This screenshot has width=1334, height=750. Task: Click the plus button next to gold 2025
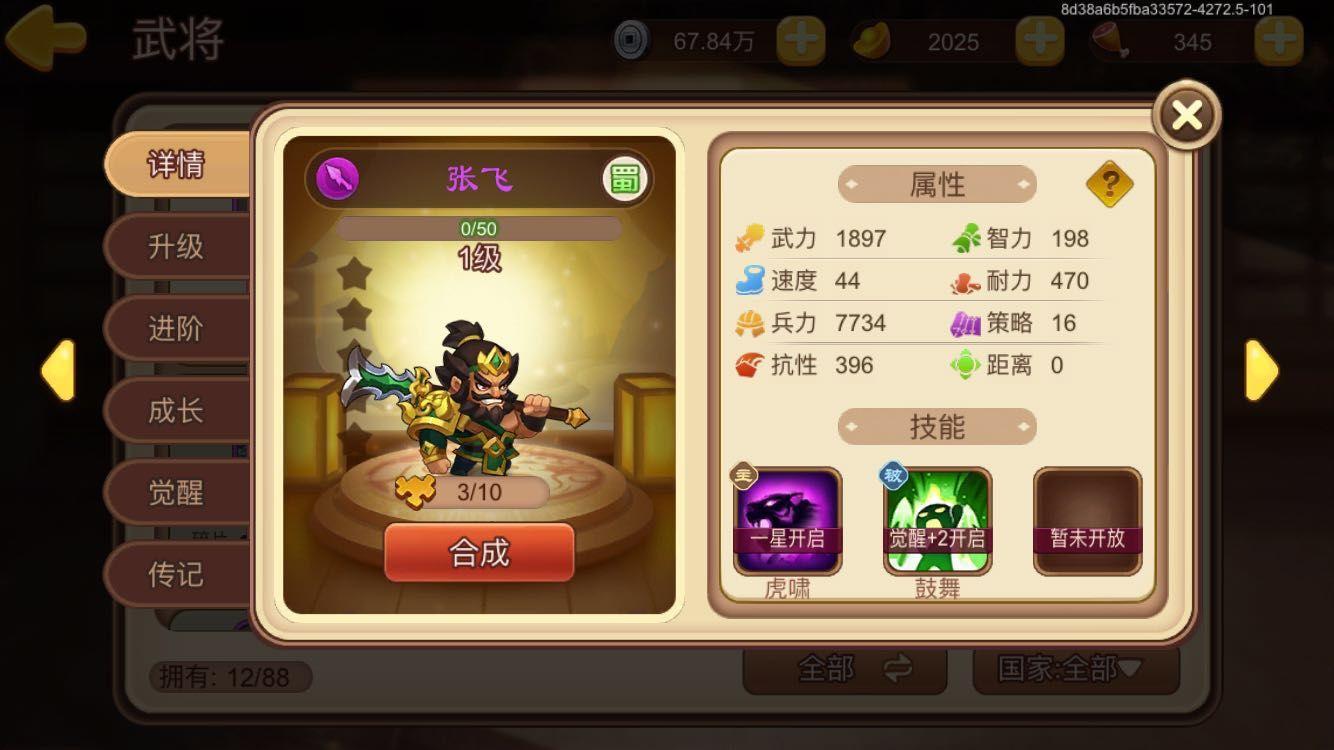click(1041, 42)
